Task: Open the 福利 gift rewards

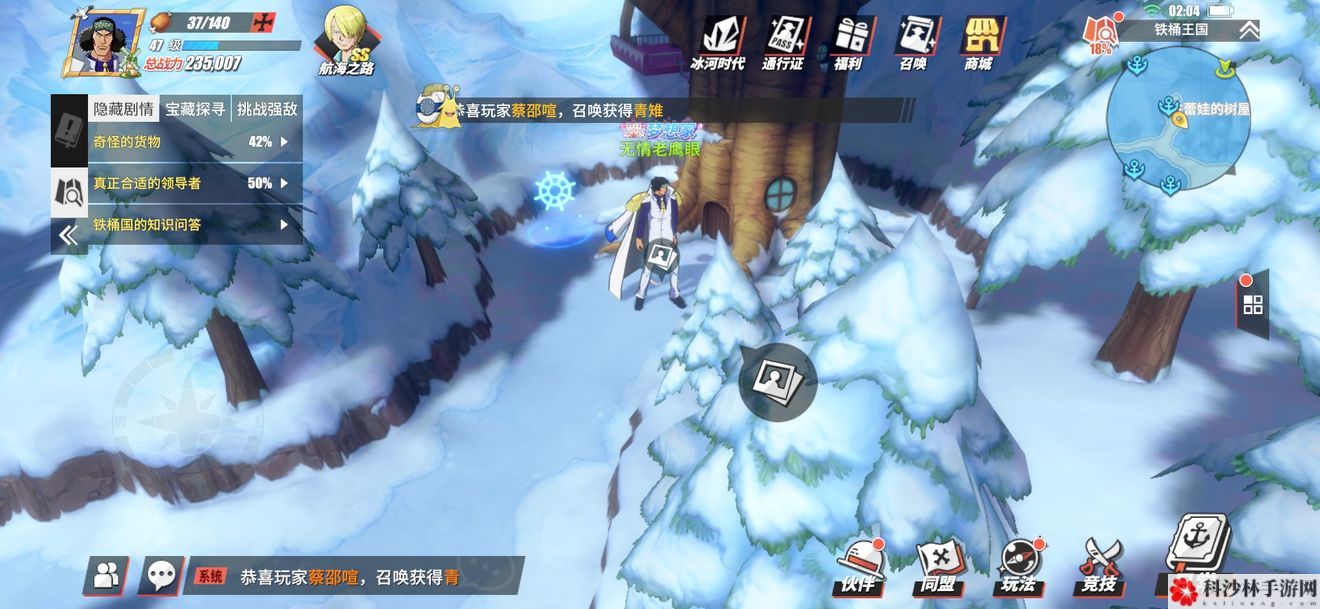Action: [x=849, y=43]
